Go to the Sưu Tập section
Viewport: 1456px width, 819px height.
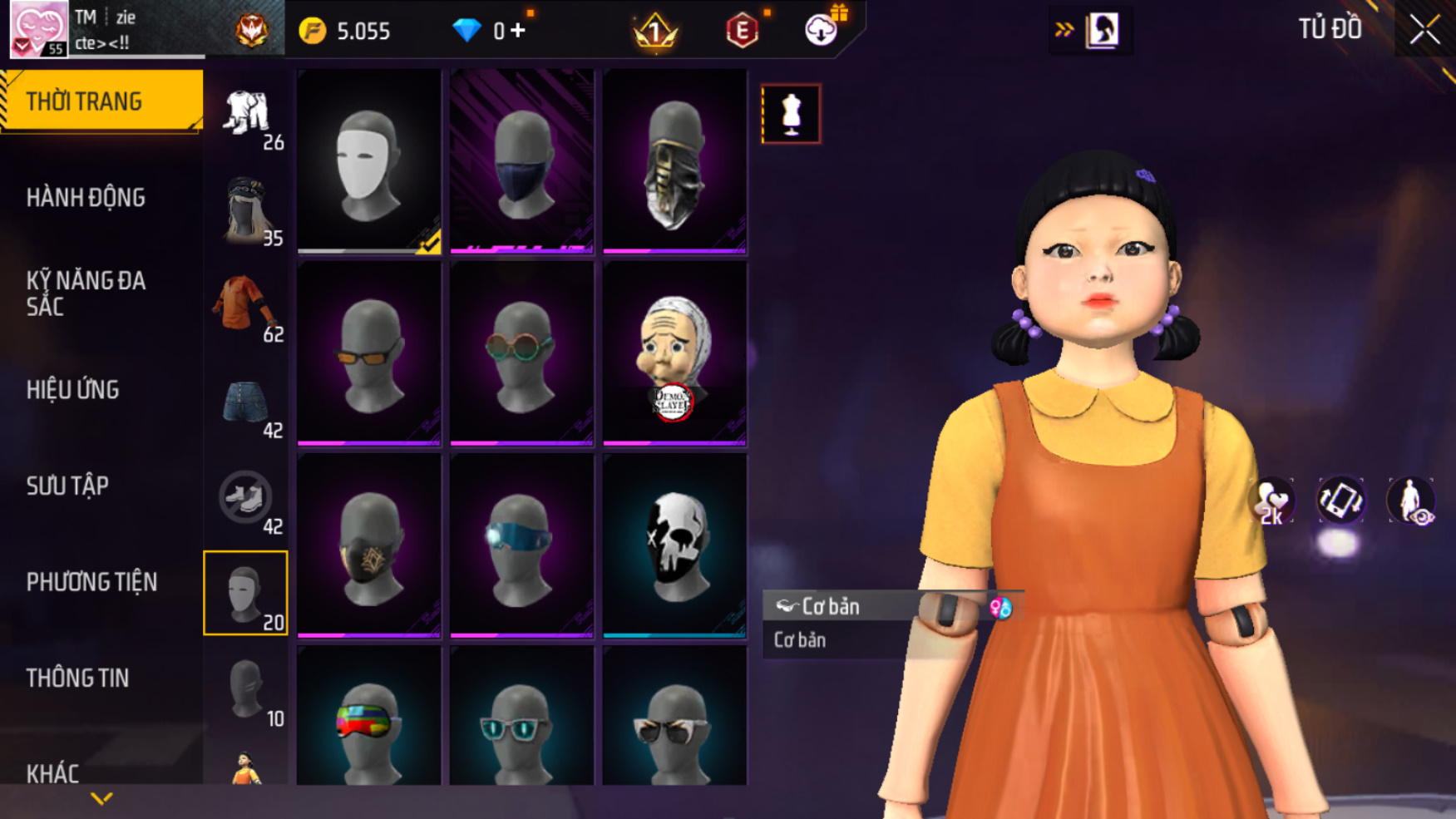pyautogui.click(x=67, y=486)
